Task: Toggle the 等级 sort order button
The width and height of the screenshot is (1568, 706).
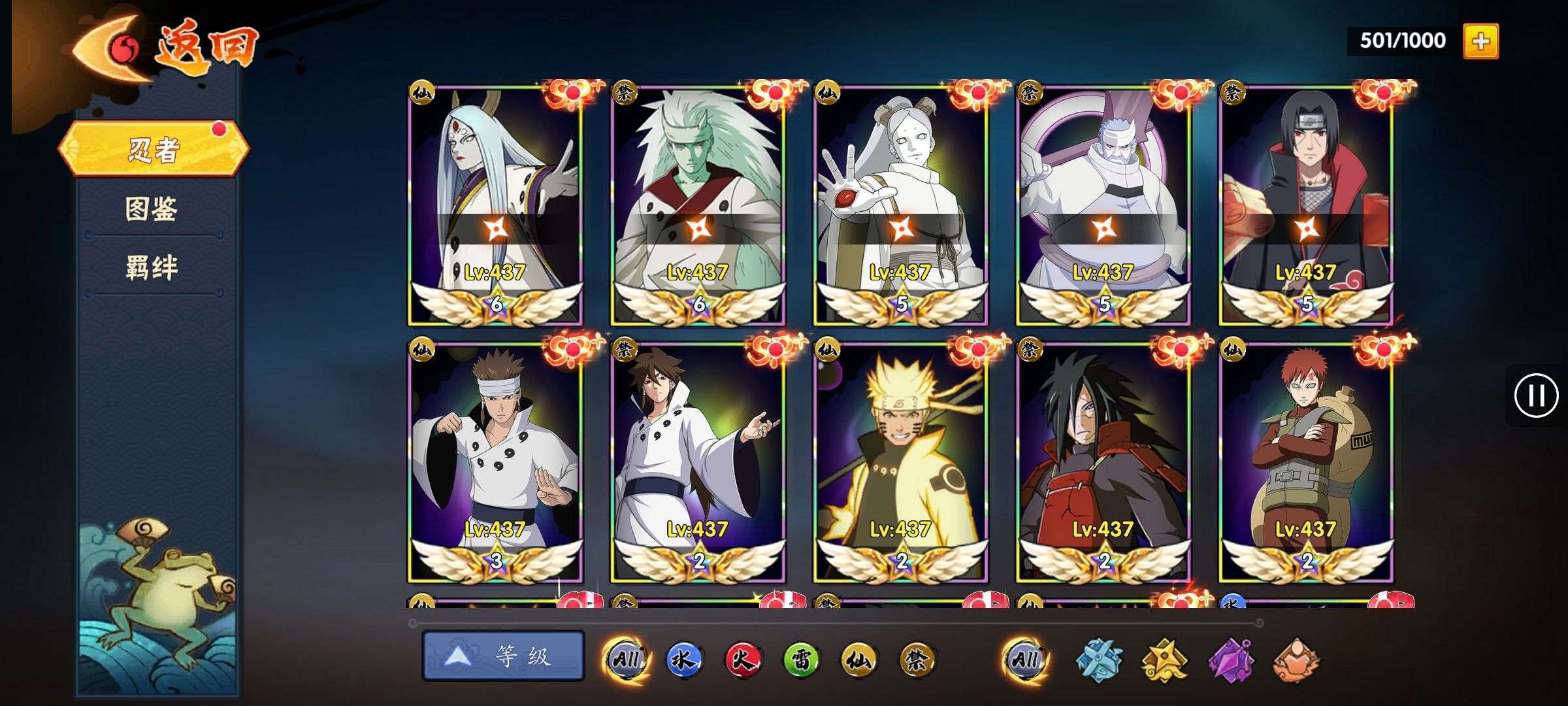Action: click(x=503, y=656)
